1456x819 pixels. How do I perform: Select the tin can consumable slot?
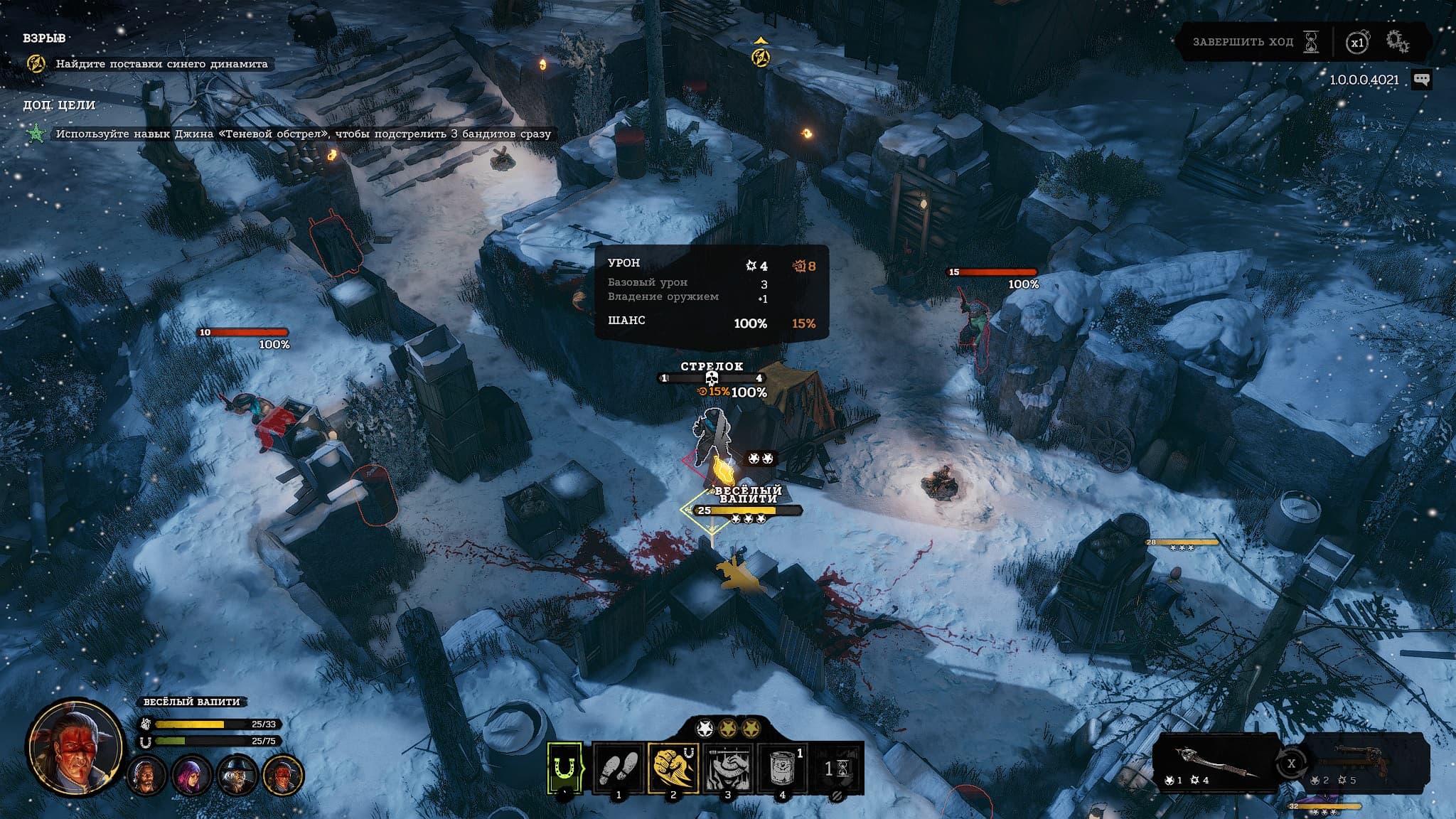pos(782,768)
